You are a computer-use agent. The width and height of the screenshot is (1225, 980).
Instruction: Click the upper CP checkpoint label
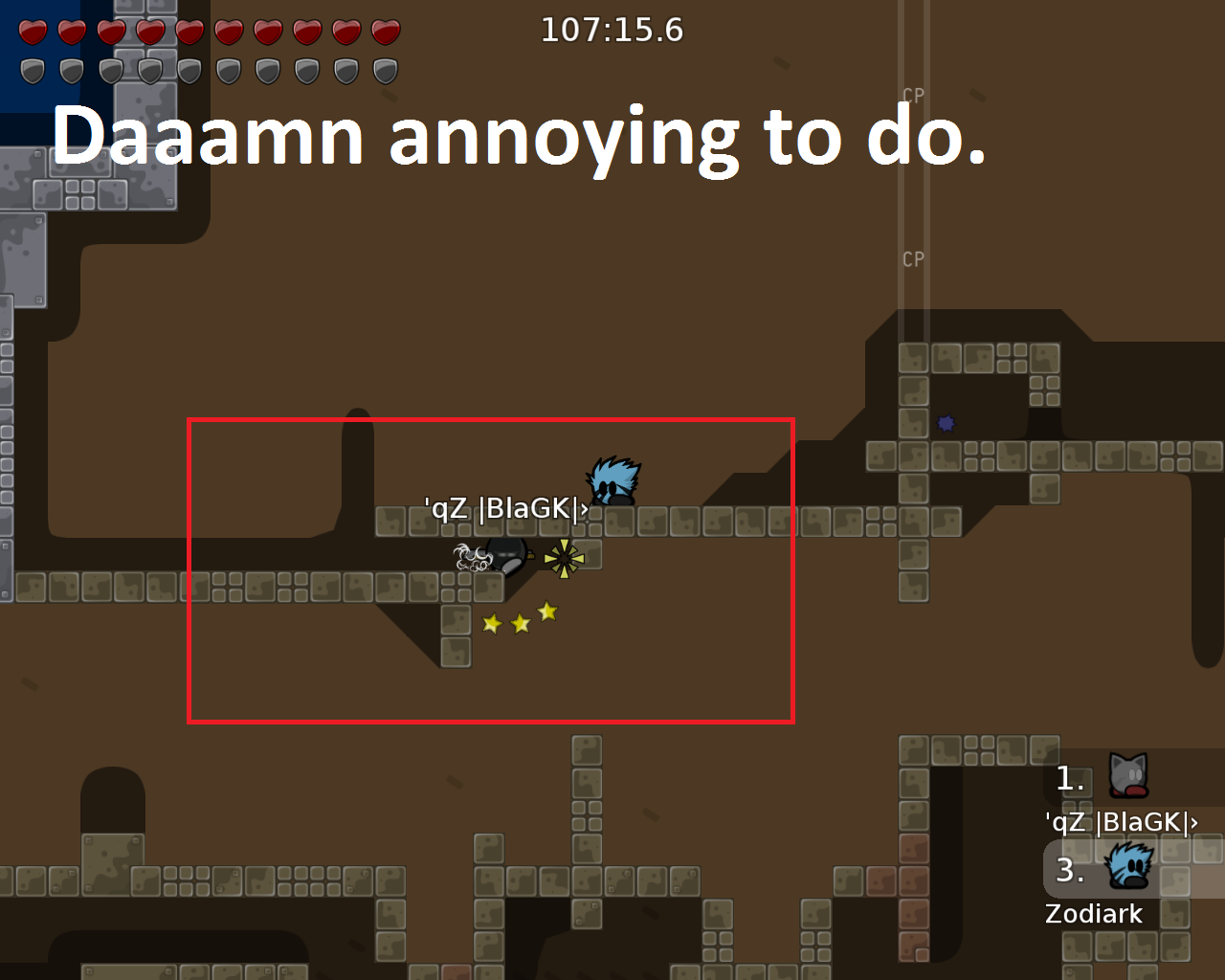tap(913, 96)
